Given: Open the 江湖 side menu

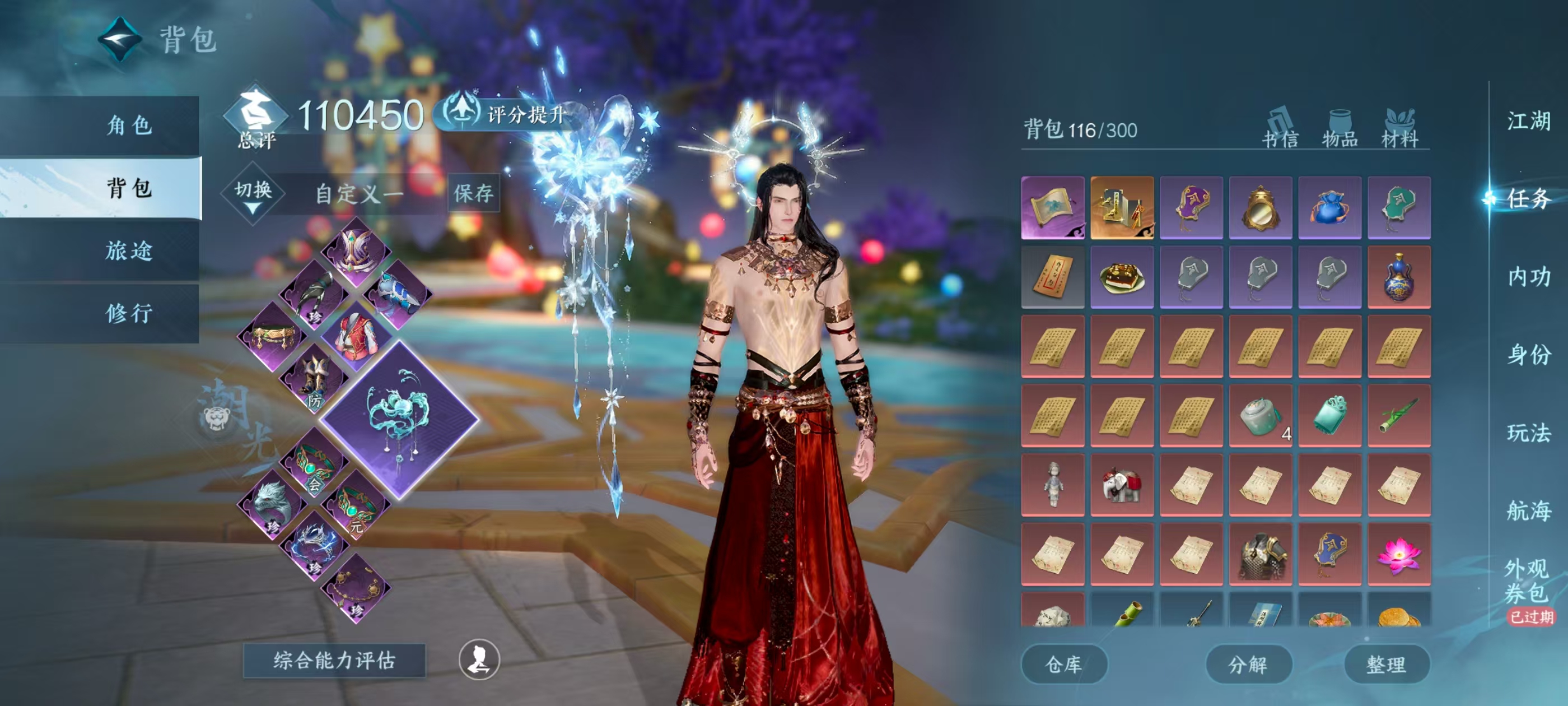Looking at the screenshot, I should pos(1528,120).
